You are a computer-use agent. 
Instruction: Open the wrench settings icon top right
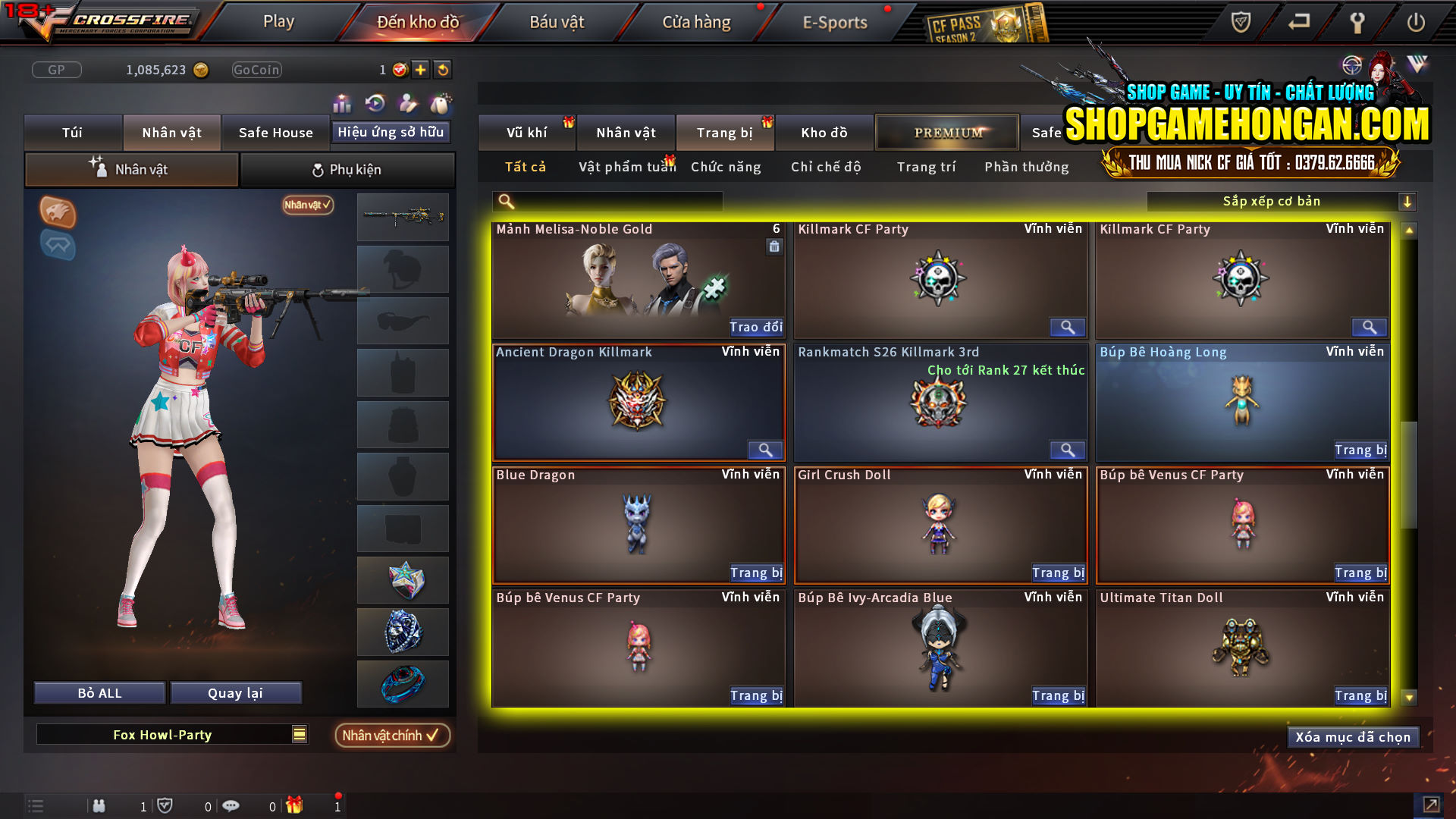1357,23
